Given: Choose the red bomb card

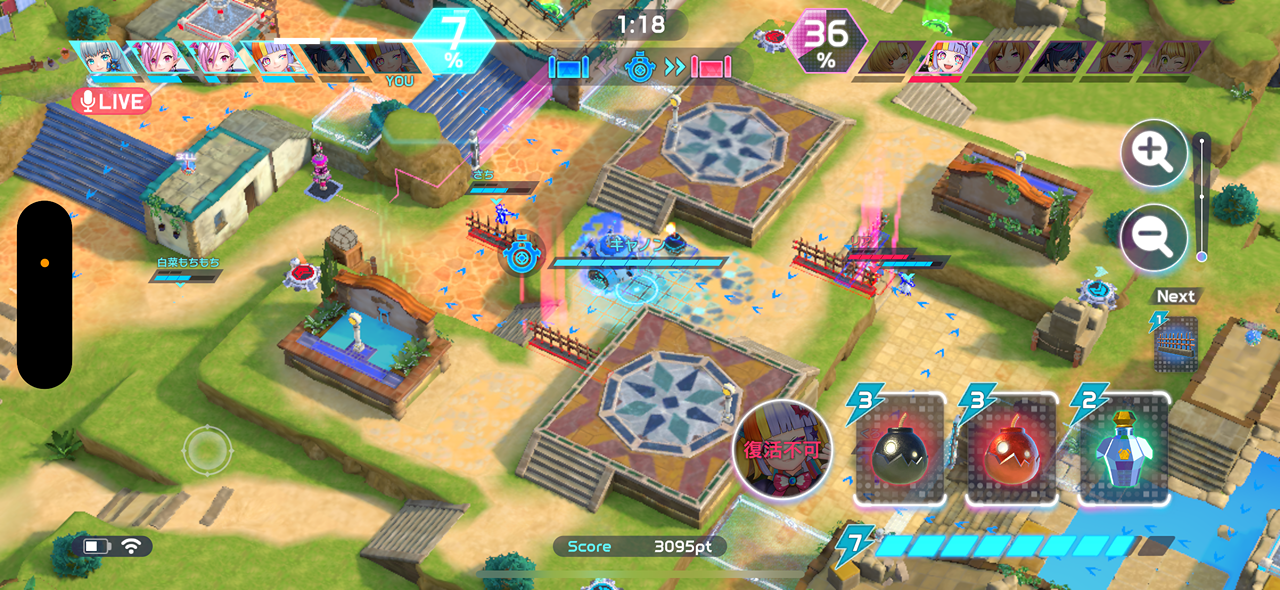Looking at the screenshot, I should pyautogui.click(x=1011, y=452).
